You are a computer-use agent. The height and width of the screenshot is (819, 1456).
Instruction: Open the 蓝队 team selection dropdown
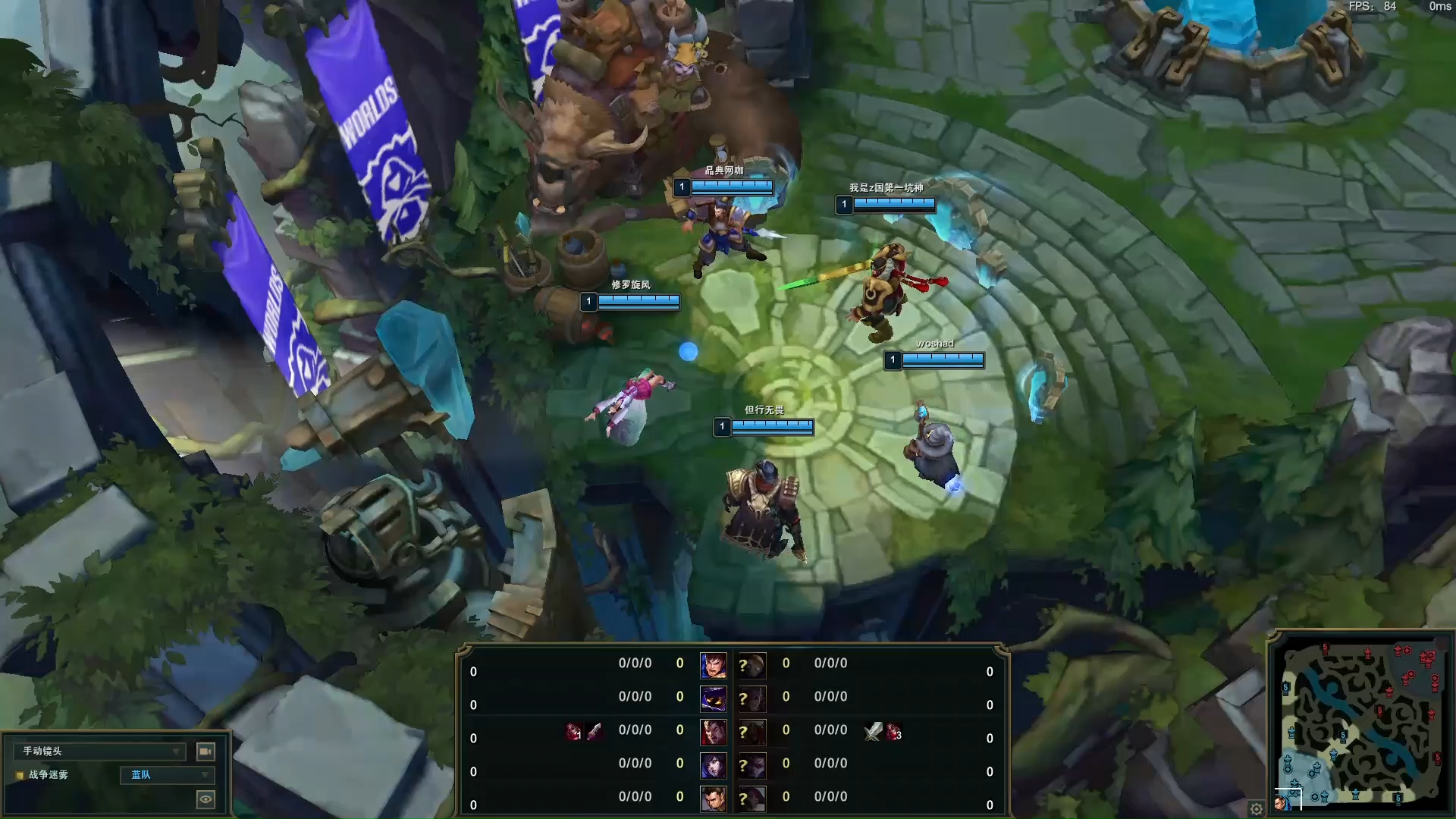pyautogui.click(x=167, y=774)
